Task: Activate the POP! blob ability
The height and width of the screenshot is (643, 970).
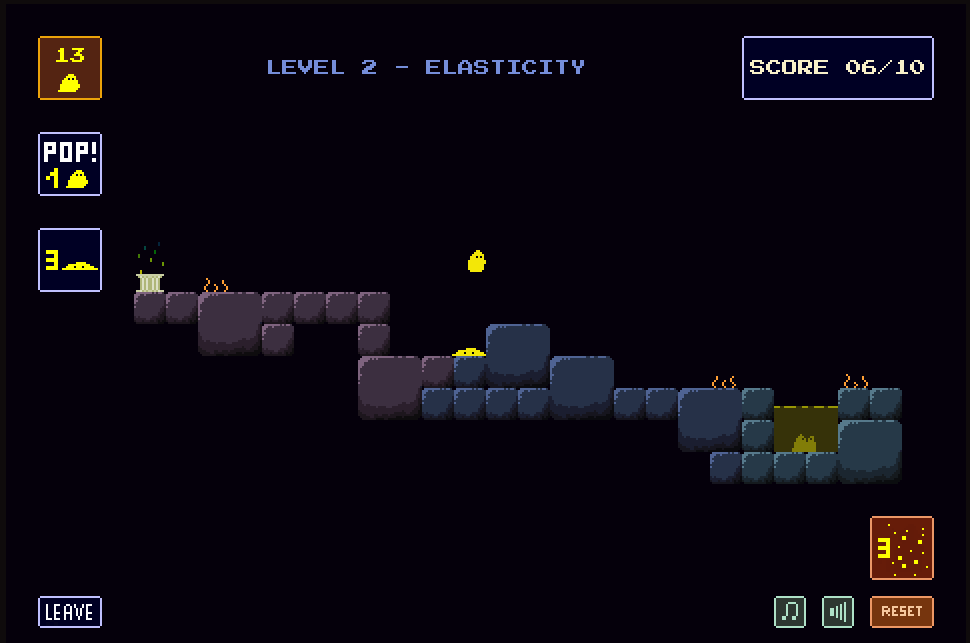Action: pyautogui.click(x=70, y=164)
